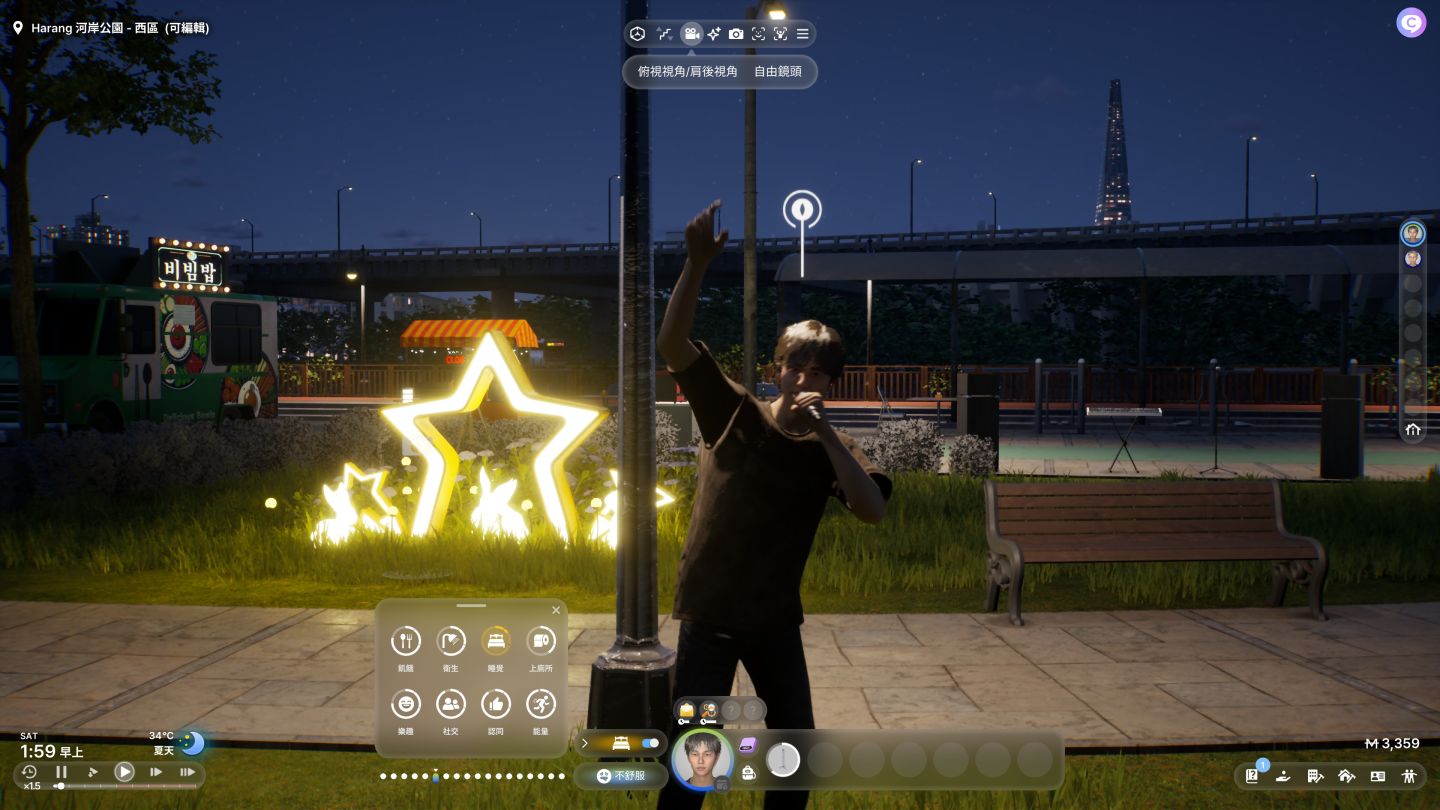Pause the game time
The width and height of the screenshot is (1440, 810).
[61, 772]
